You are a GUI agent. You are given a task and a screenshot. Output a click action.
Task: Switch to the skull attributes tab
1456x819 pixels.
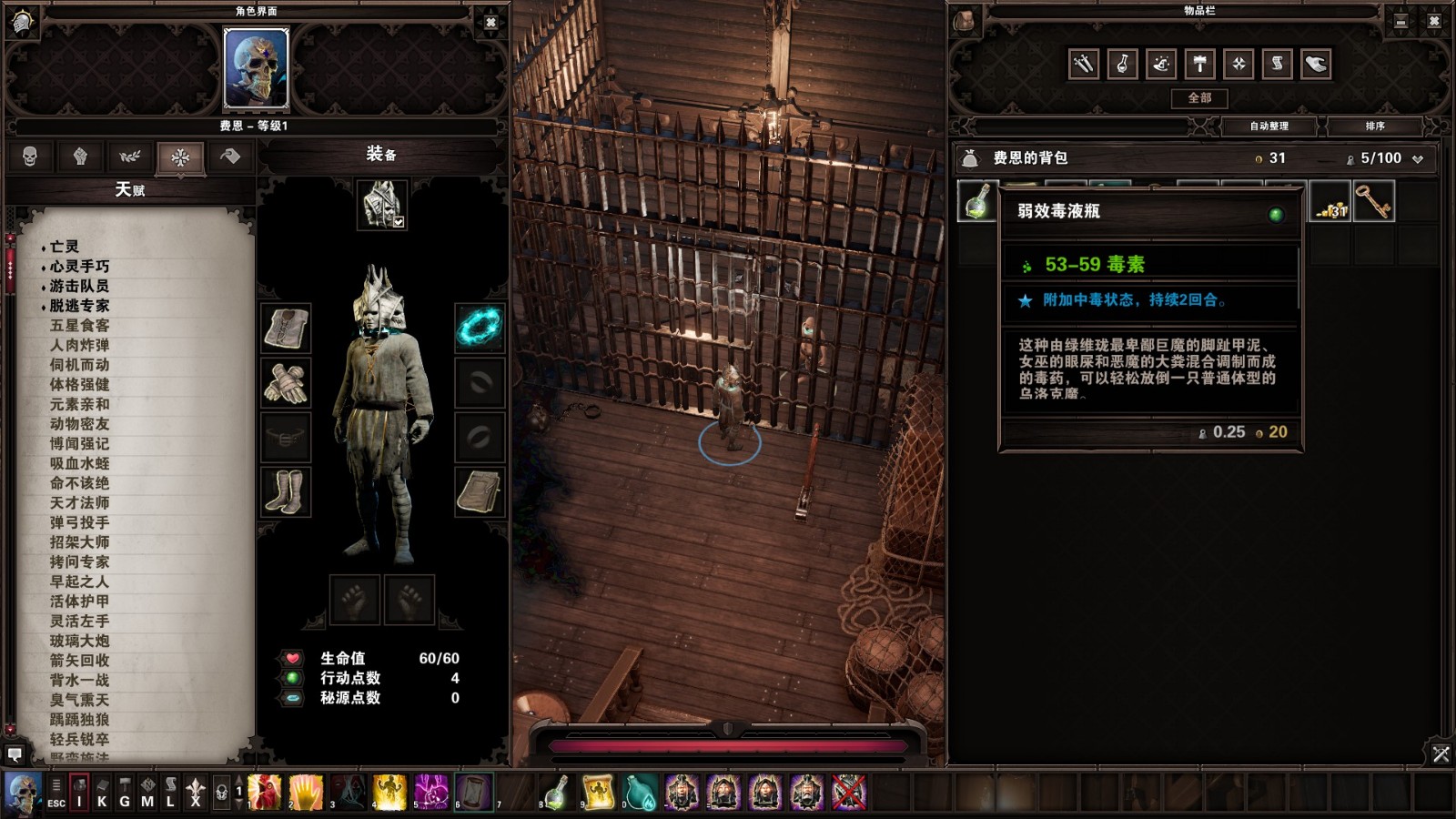[30, 157]
